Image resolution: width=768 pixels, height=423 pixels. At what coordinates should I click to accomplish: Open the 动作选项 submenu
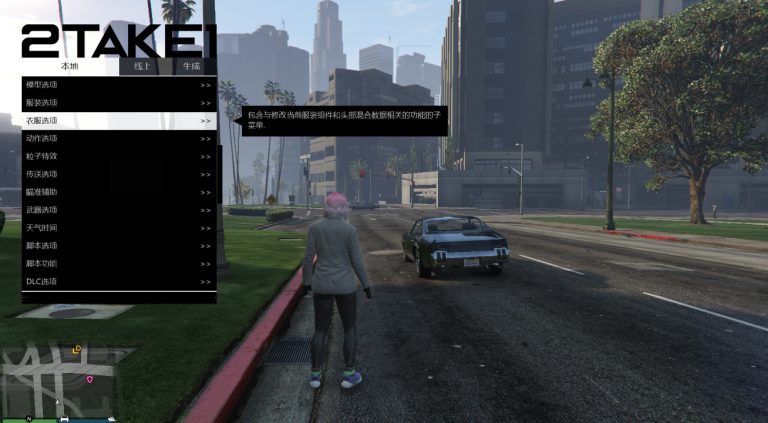(118, 138)
